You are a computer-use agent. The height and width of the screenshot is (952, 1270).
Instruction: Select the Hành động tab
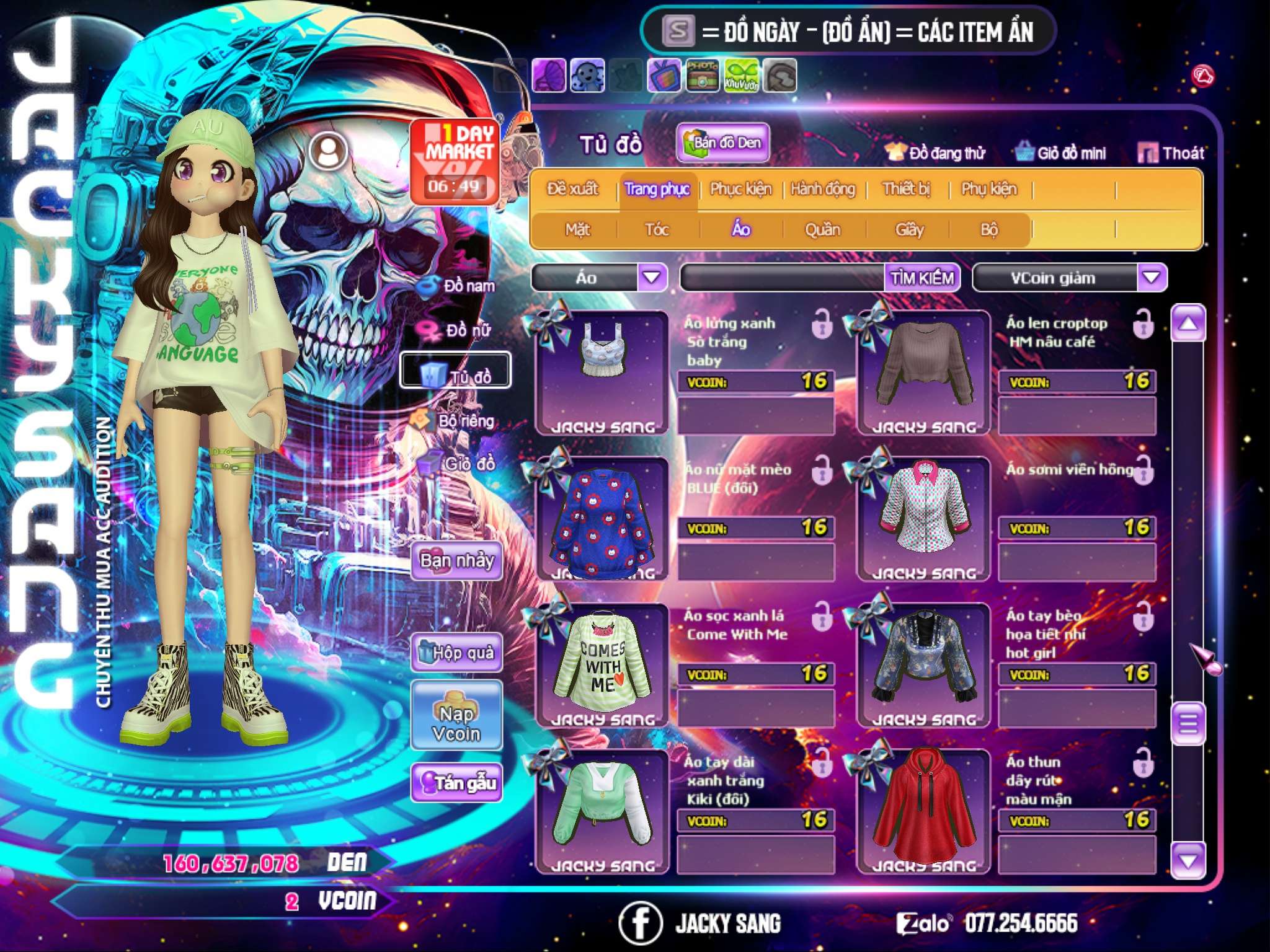823,189
